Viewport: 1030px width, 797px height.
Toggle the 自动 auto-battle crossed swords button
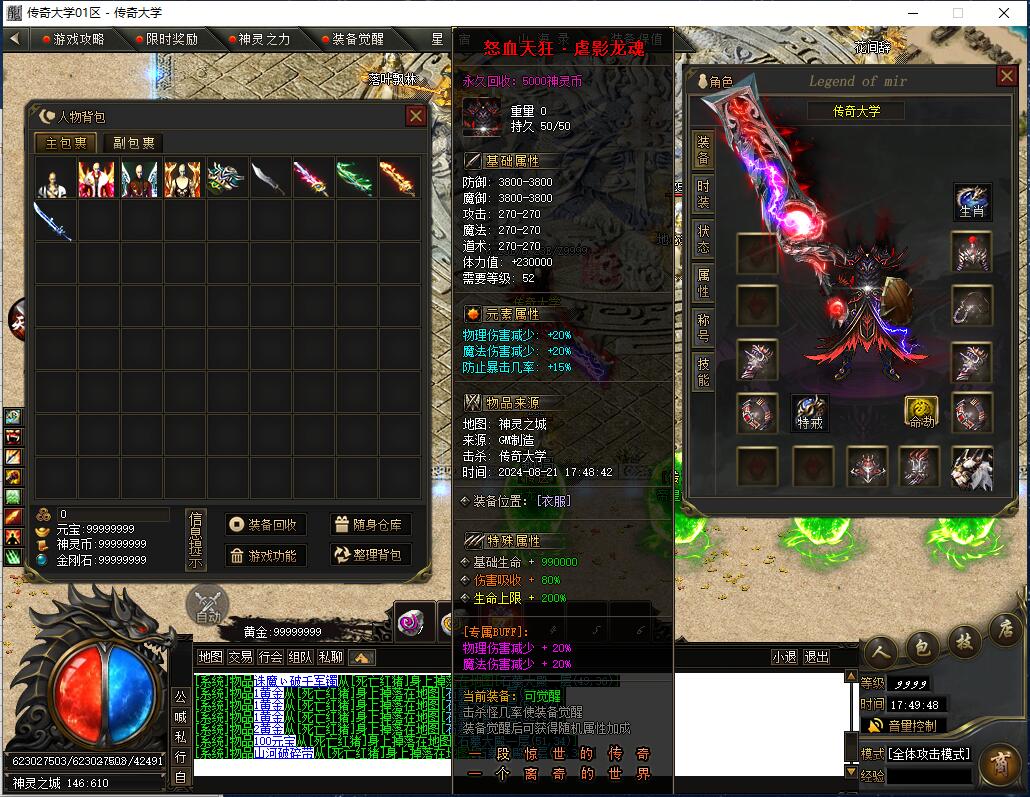pos(207,605)
